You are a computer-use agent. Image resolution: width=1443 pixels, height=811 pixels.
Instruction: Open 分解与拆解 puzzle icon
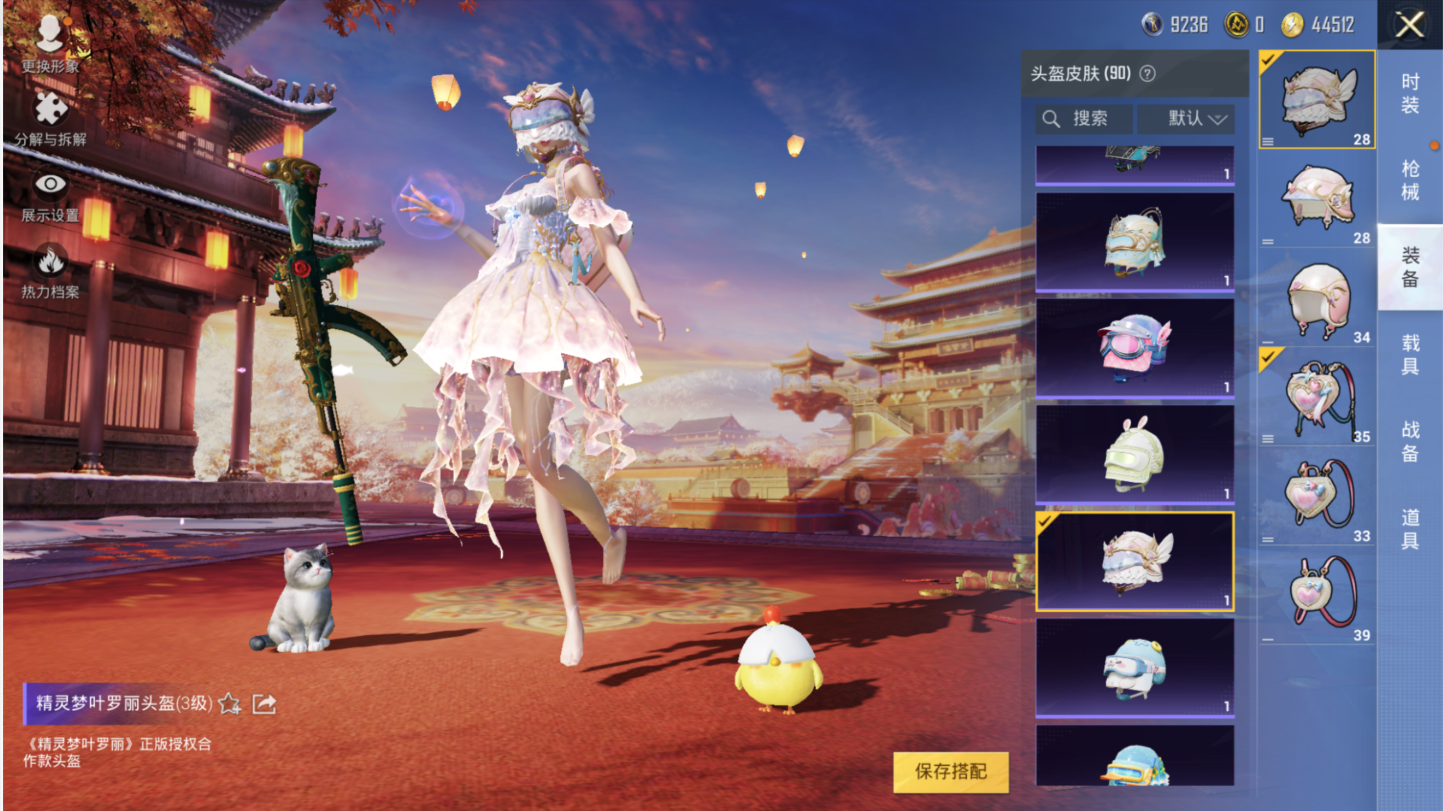[x=50, y=117]
